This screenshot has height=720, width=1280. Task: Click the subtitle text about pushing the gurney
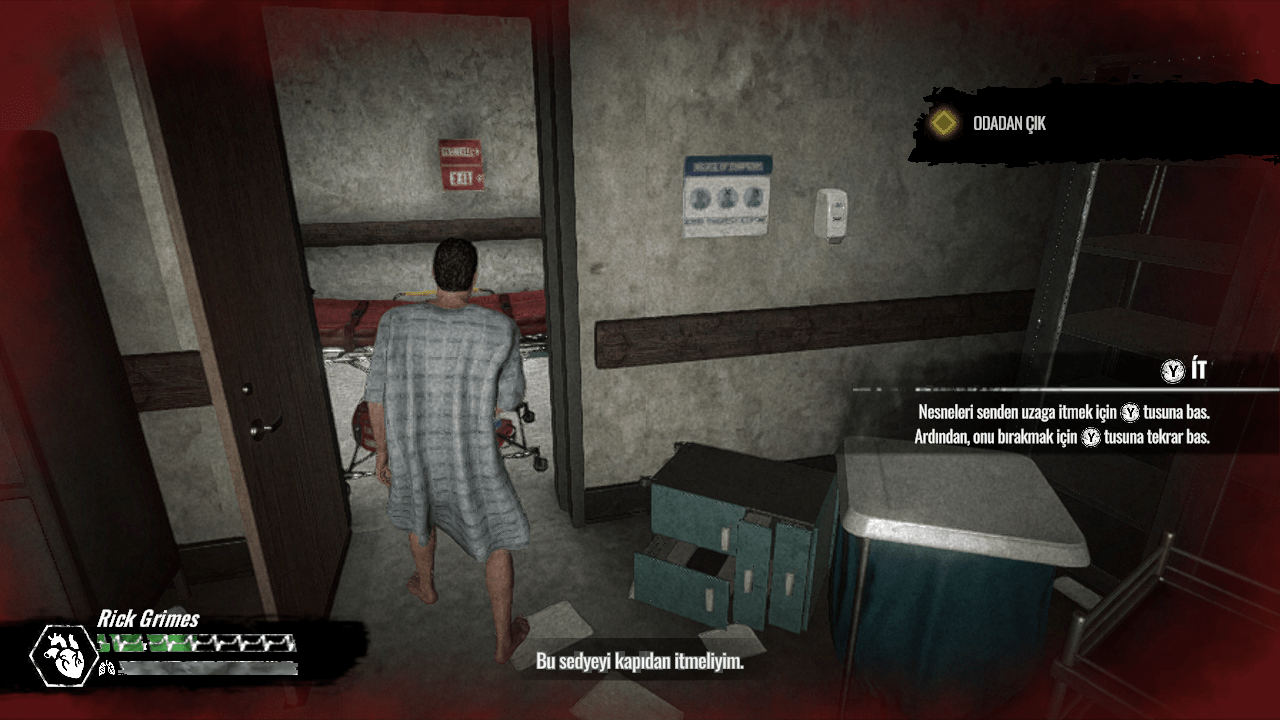pos(640,661)
